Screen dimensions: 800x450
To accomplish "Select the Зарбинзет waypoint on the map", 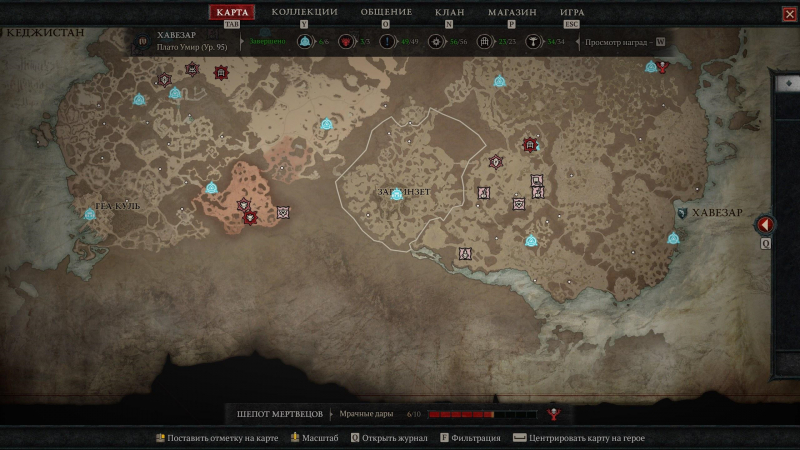I will coord(396,194).
